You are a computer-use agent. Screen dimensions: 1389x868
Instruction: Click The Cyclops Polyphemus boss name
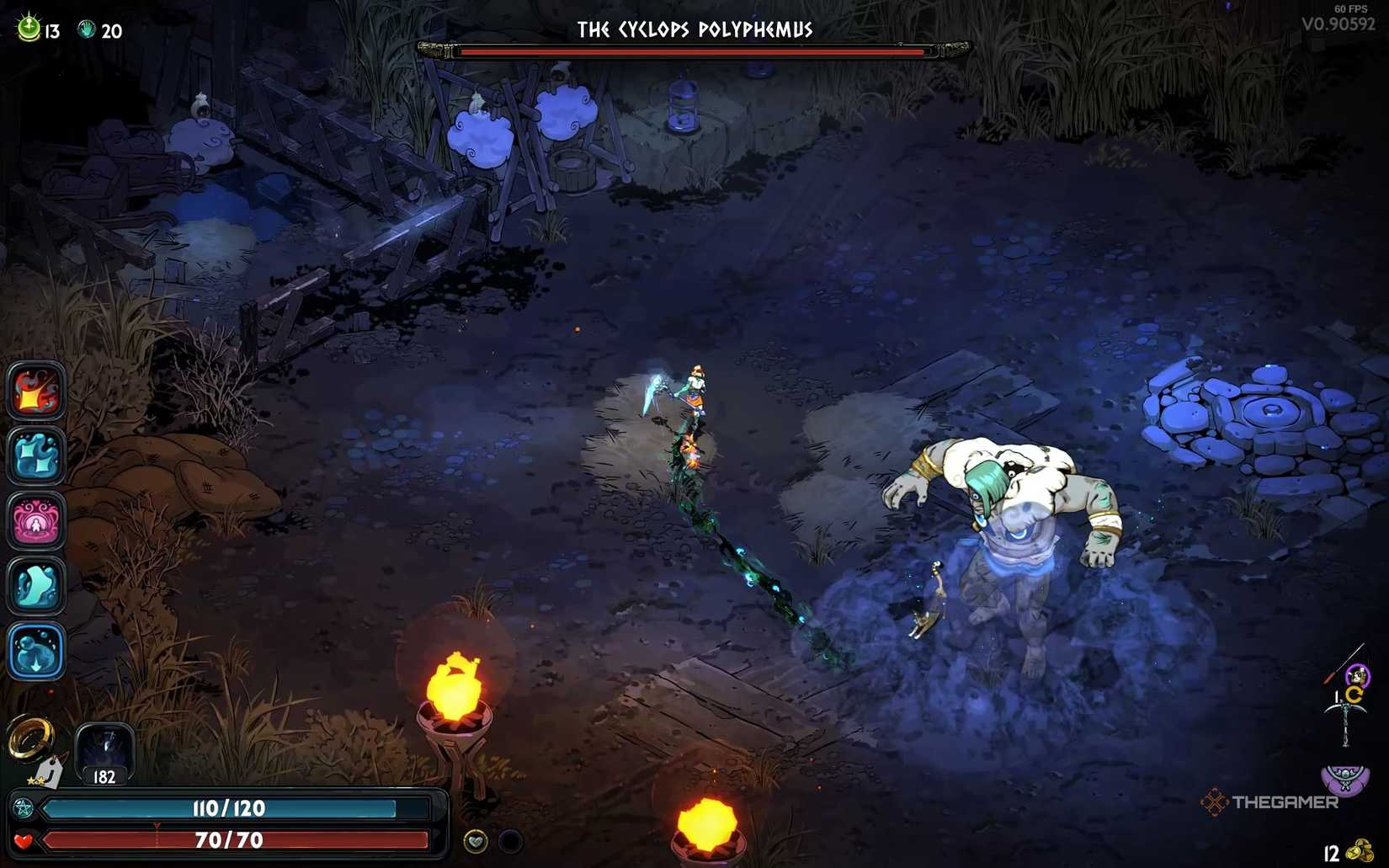click(x=695, y=28)
